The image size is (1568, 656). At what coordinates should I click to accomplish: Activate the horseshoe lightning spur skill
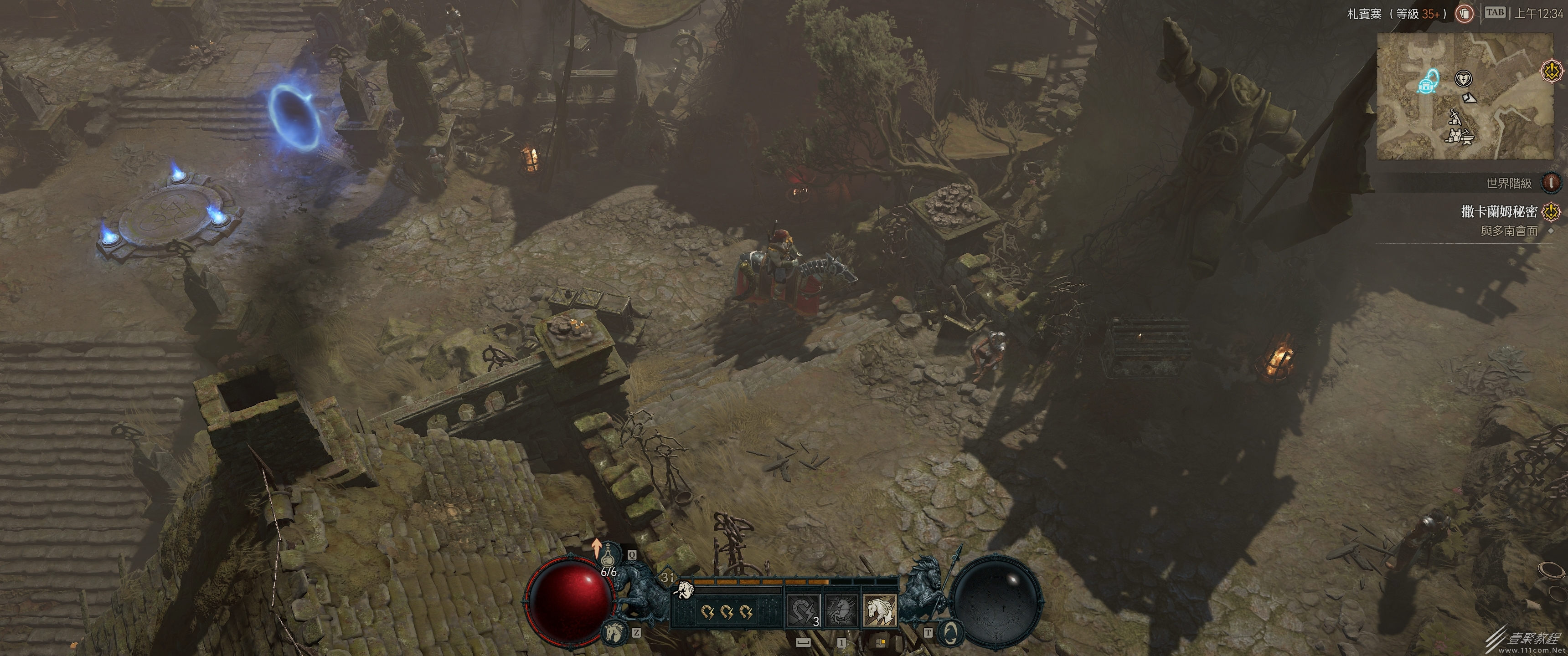click(803, 610)
